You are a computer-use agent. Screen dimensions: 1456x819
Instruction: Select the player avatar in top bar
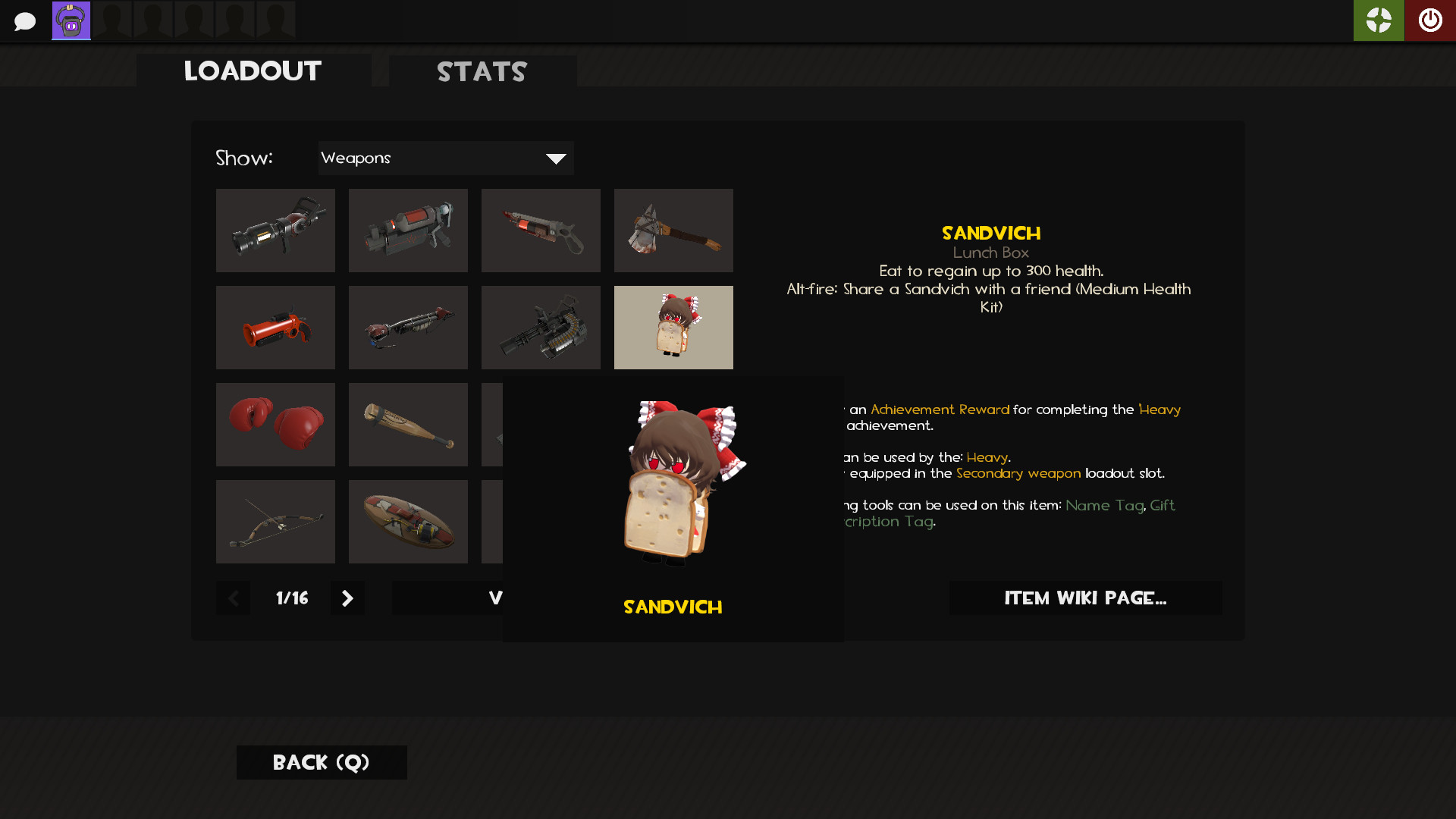tap(71, 20)
